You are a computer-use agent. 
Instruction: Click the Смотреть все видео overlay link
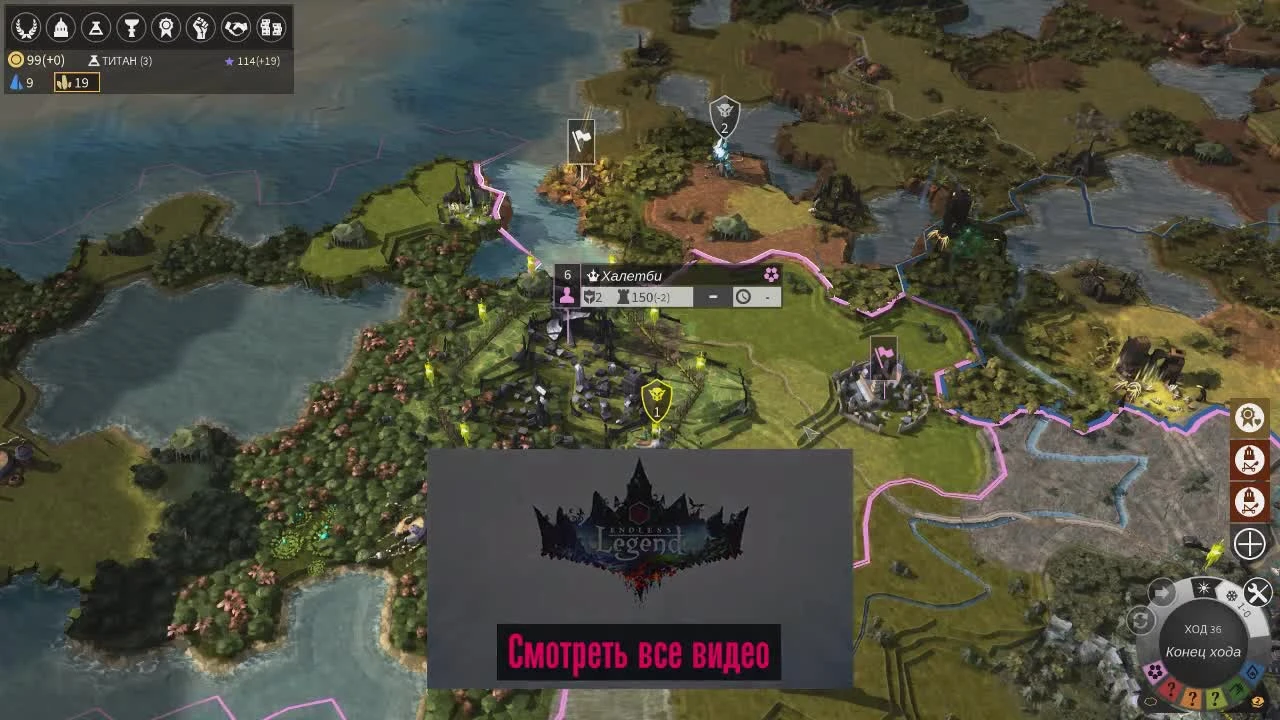click(639, 652)
